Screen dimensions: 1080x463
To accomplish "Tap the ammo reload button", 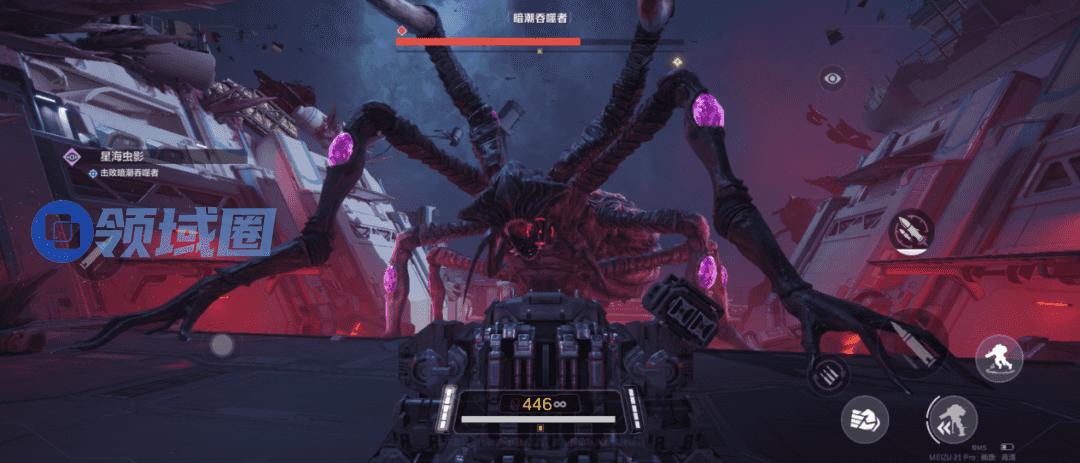I will 828,372.
